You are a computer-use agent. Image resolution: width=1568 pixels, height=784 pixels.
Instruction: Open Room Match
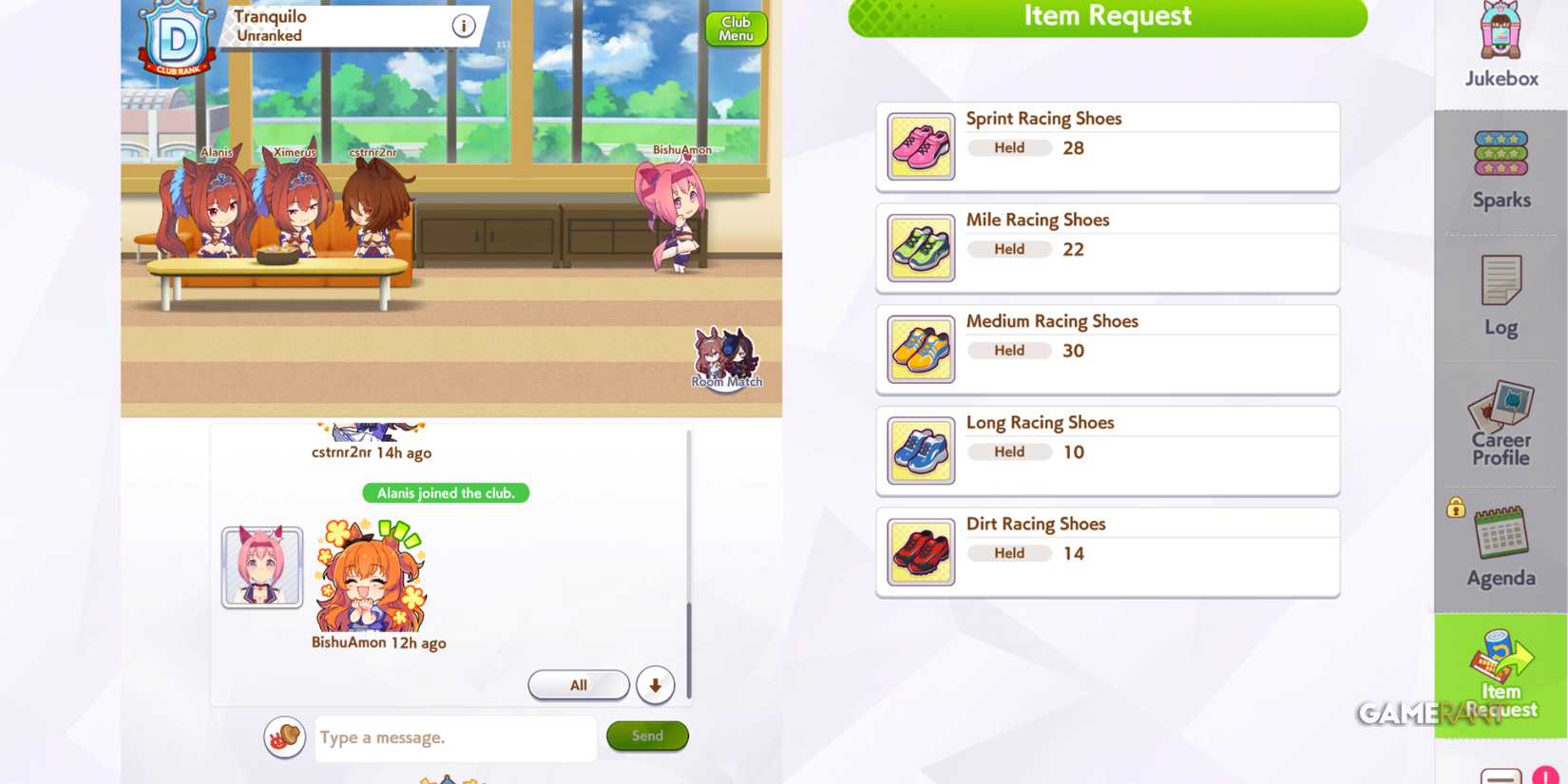click(x=725, y=361)
